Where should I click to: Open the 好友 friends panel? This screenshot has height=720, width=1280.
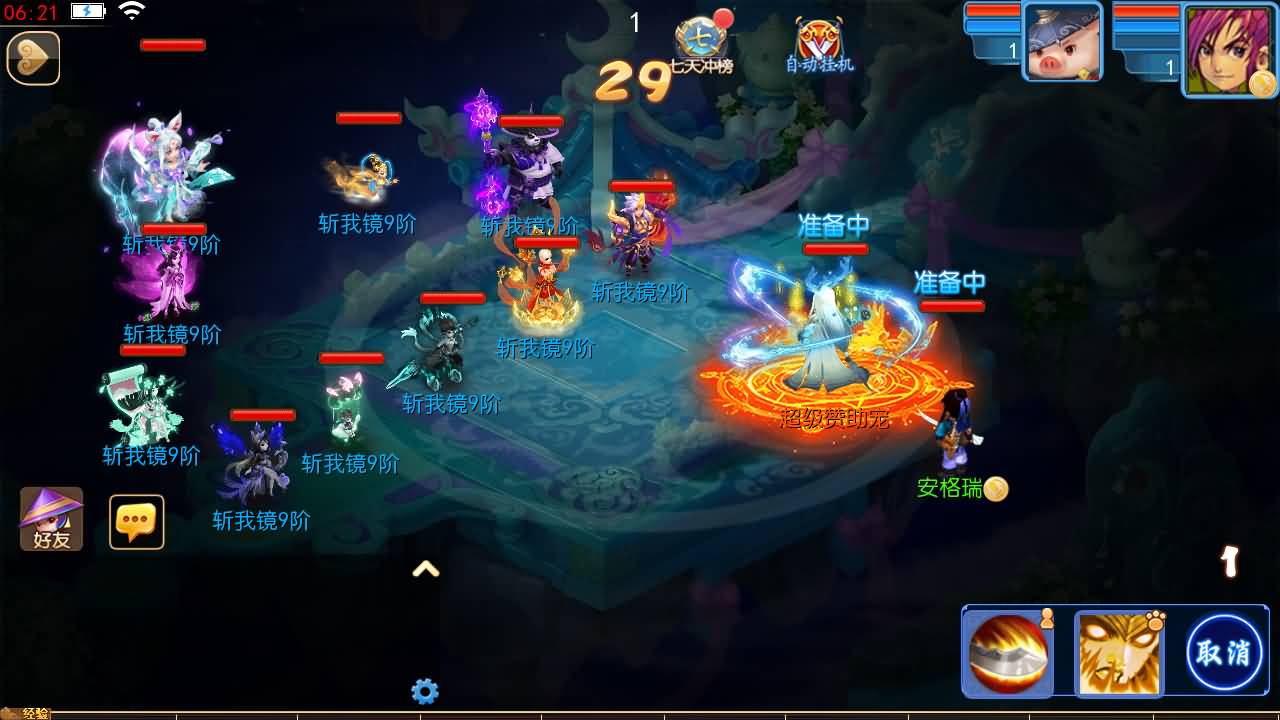click(x=50, y=520)
